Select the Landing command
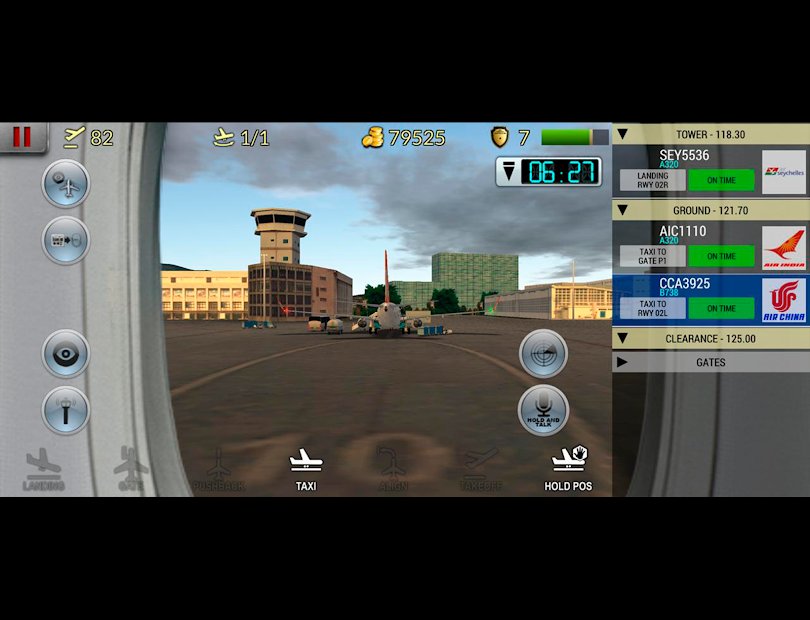Viewport: 810px width, 620px height. 43,469
